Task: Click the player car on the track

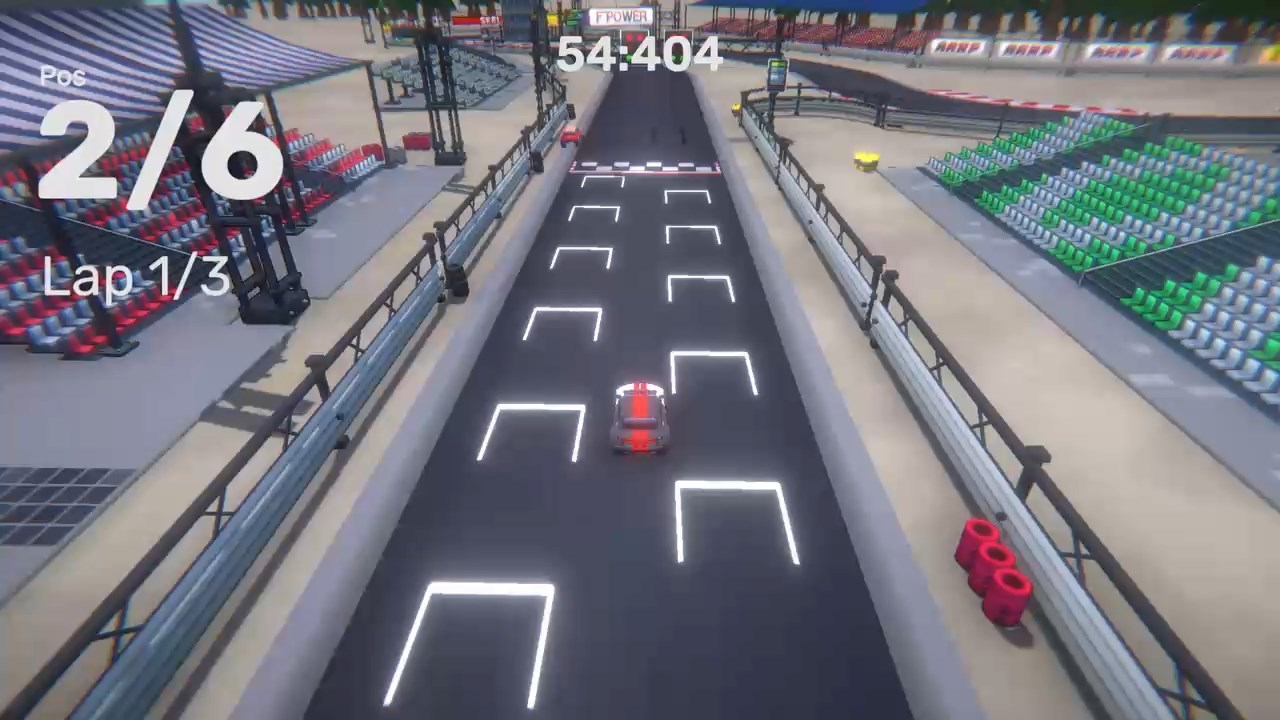Action: tap(641, 418)
